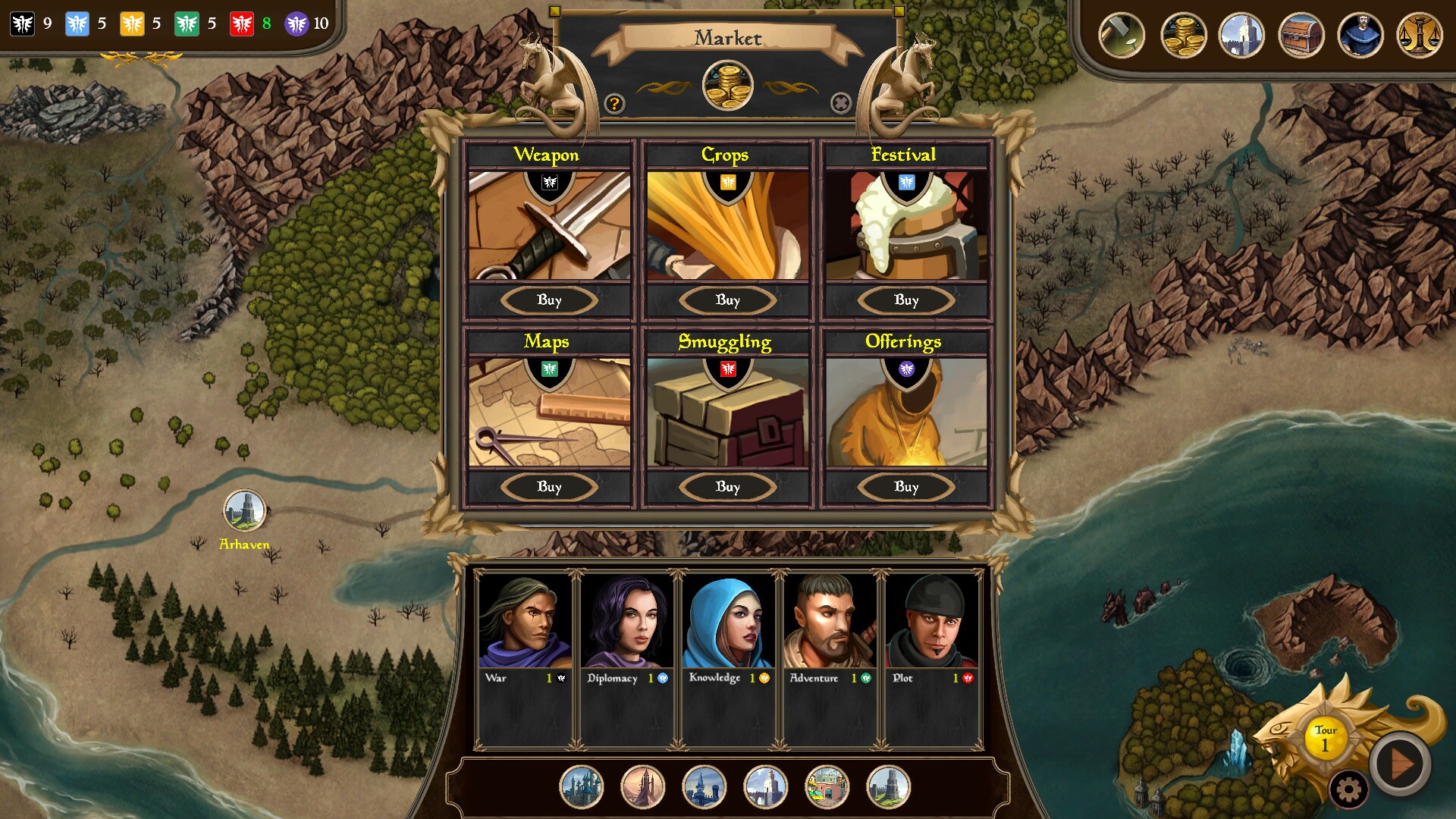Select the red dragon faction crest
This screenshot has width=1456, height=819.
pyautogui.click(x=242, y=24)
